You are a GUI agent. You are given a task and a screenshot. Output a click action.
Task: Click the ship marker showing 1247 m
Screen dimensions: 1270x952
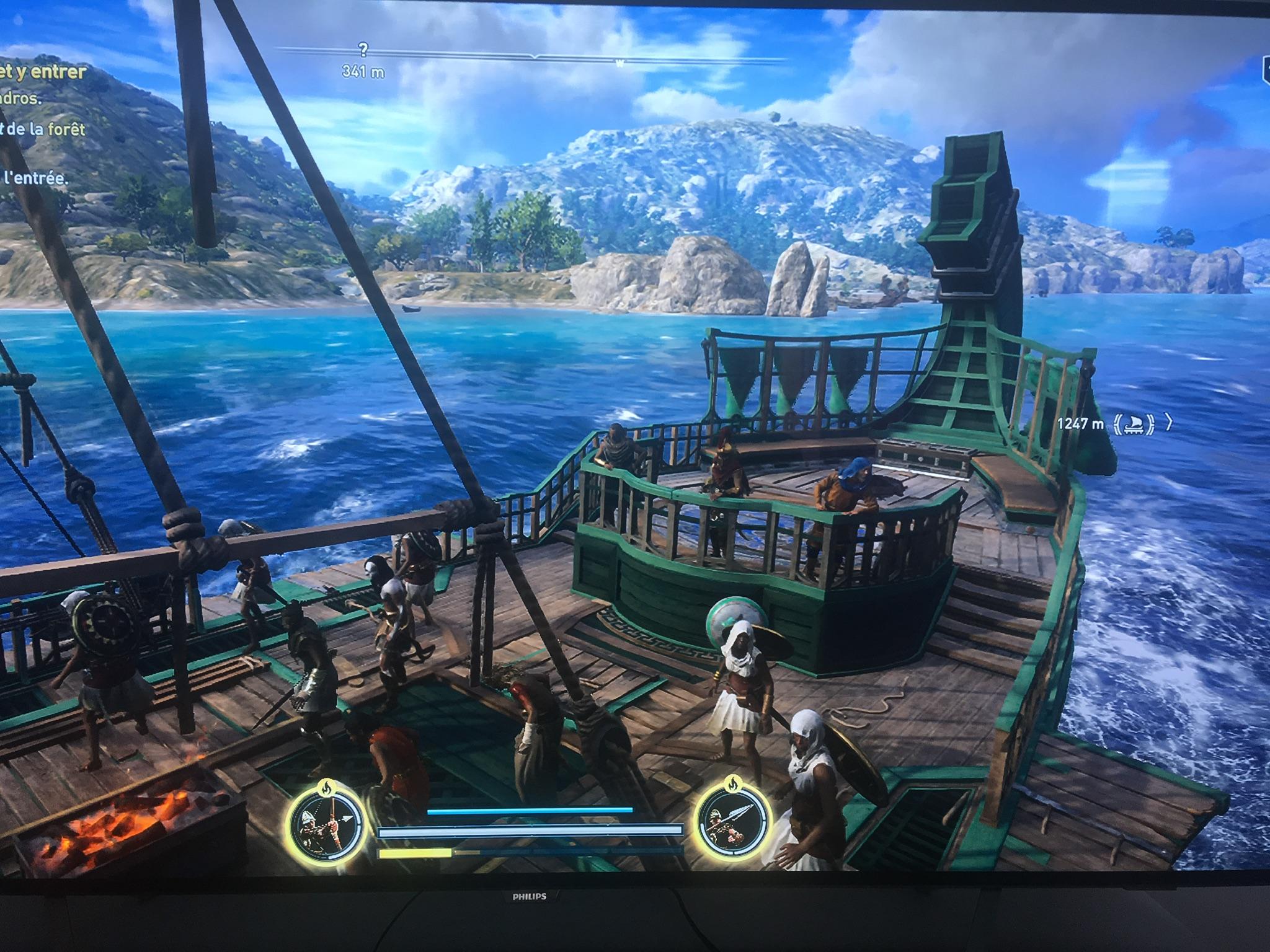[1134, 423]
